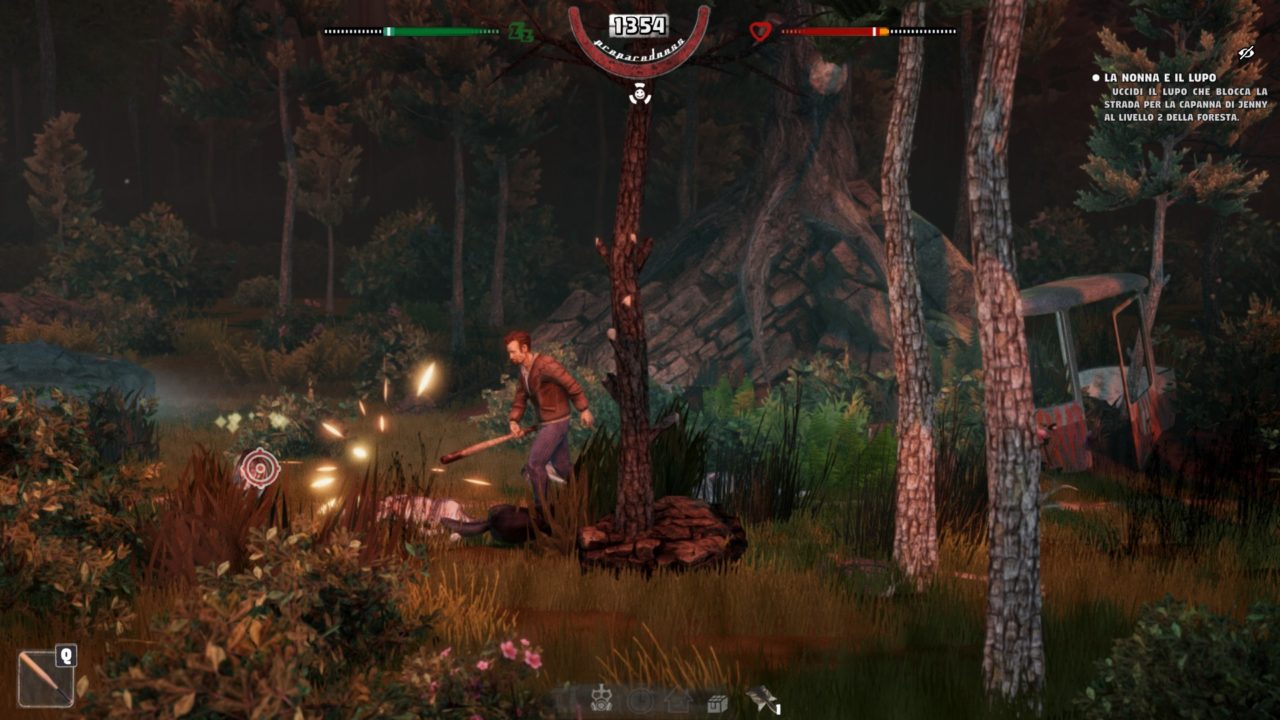This screenshot has width=1280, height=720.
Task: Select the equipped baseball bat weapon slot
Action: click(x=46, y=679)
